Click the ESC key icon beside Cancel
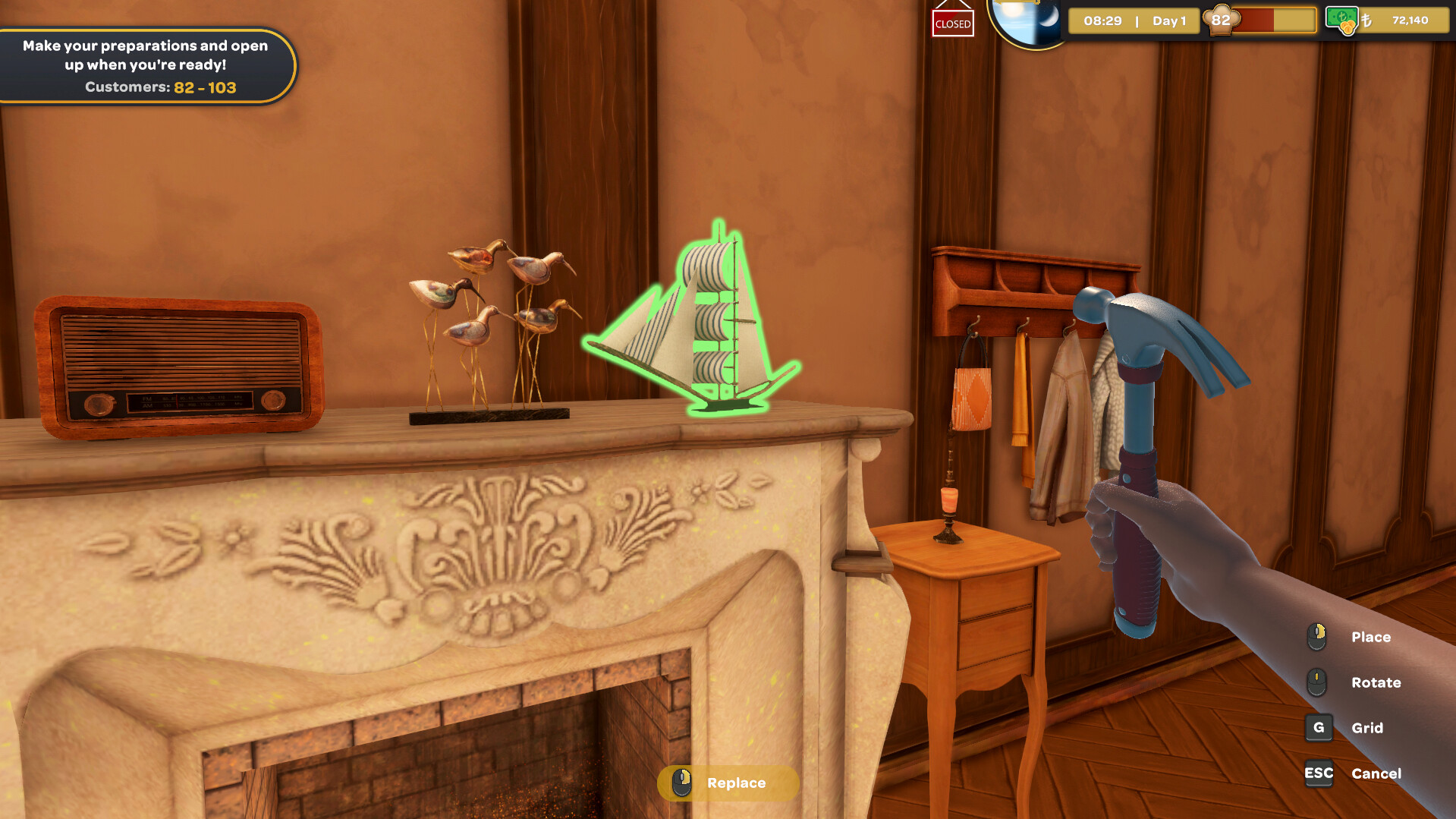This screenshot has width=1456, height=819. pyautogui.click(x=1319, y=773)
